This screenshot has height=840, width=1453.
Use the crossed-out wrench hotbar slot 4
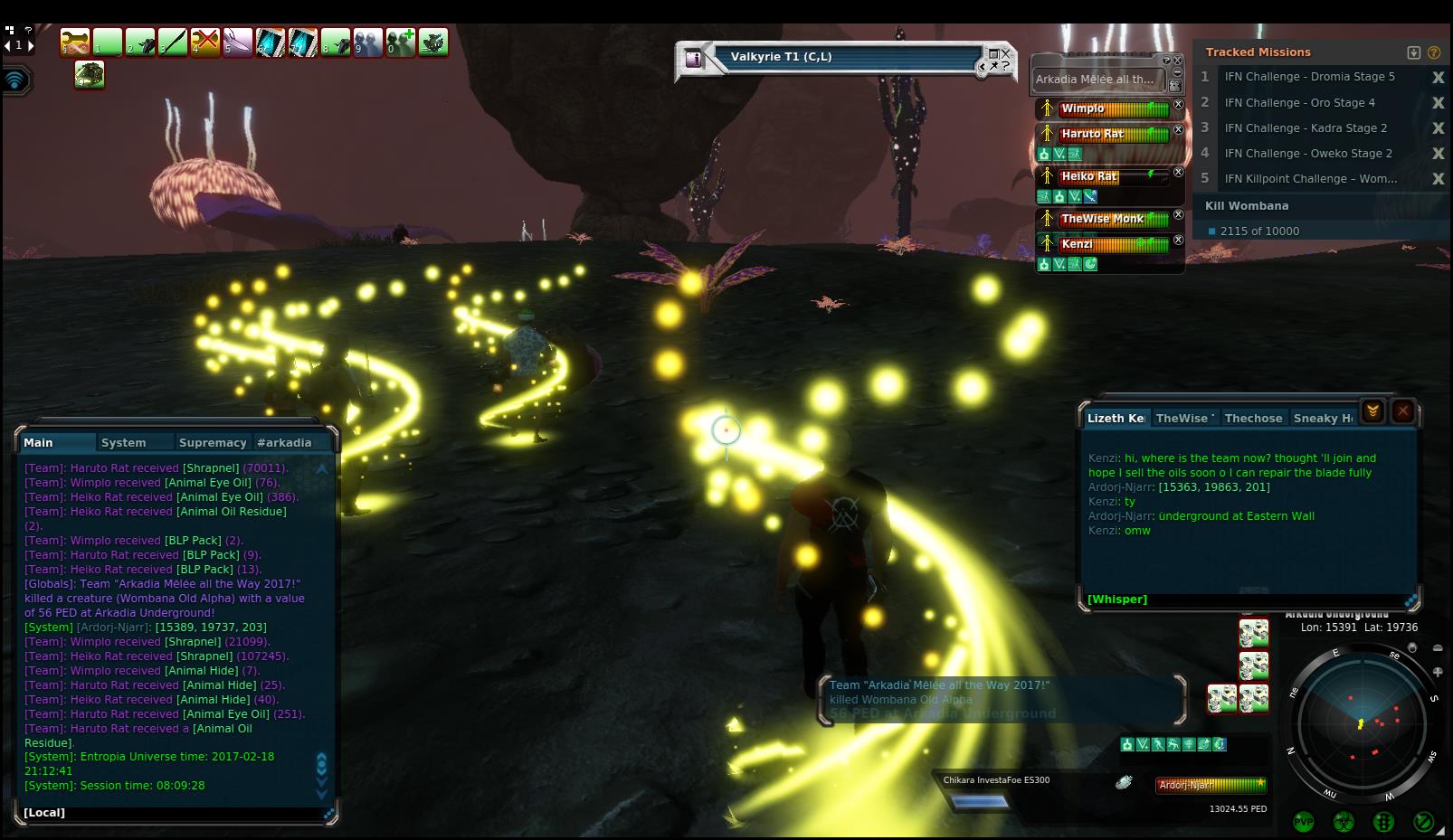coord(205,42)
